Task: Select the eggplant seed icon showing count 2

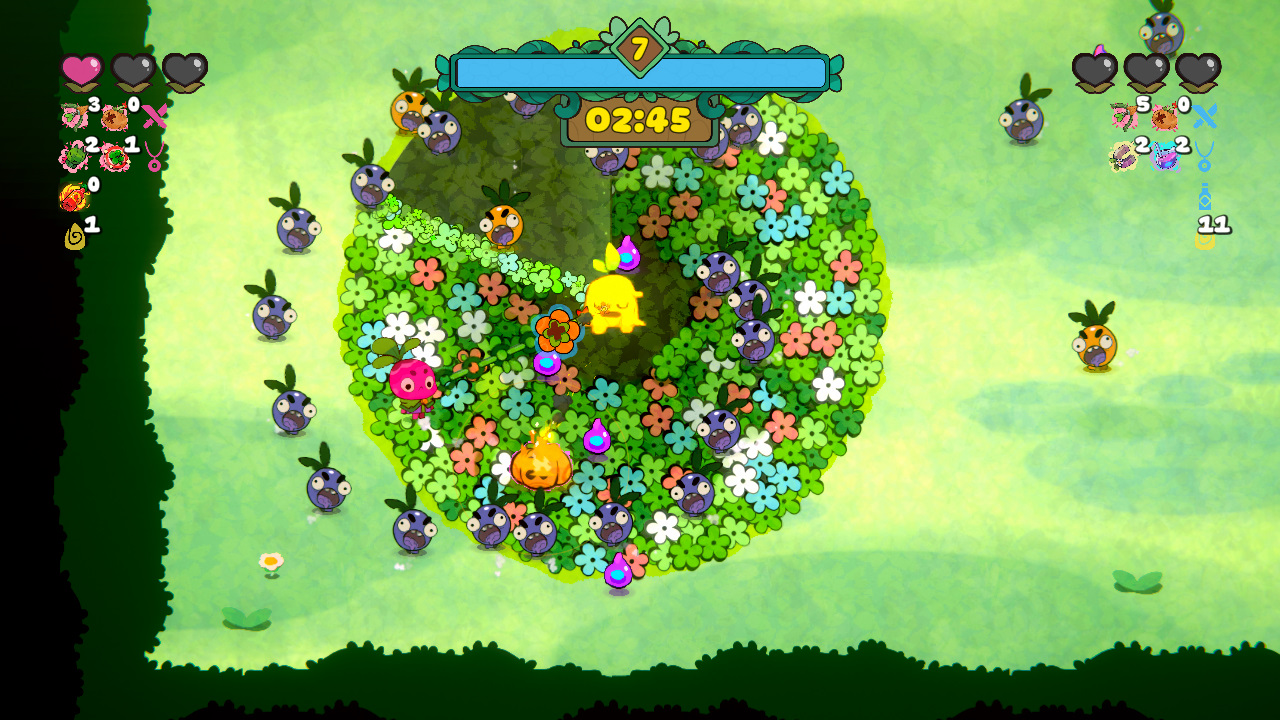Action: pyautogui.click(x=1123, y=158)
